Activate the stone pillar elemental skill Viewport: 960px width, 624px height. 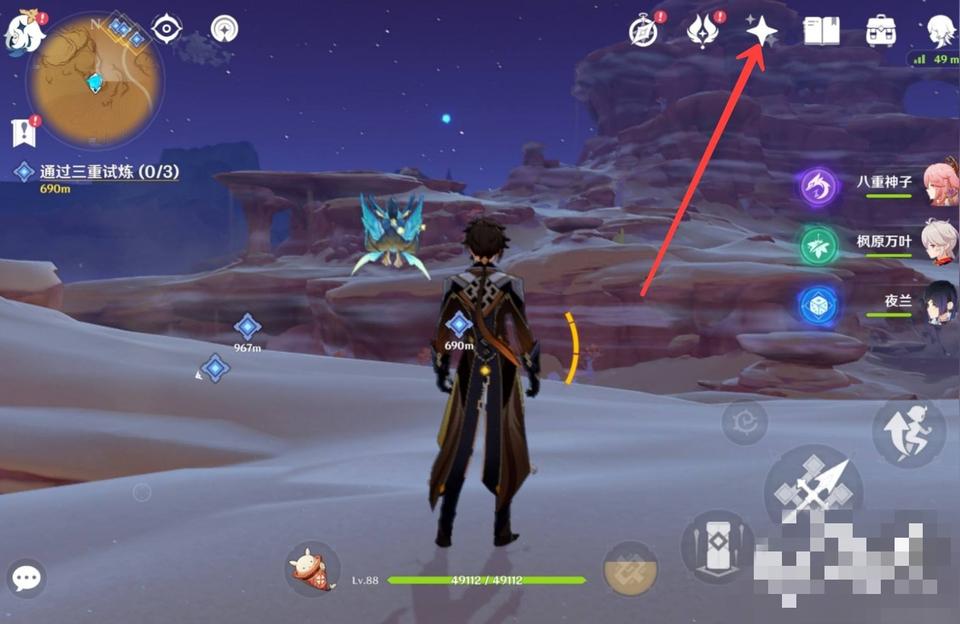pyautogui.click(x=717, y=546)
